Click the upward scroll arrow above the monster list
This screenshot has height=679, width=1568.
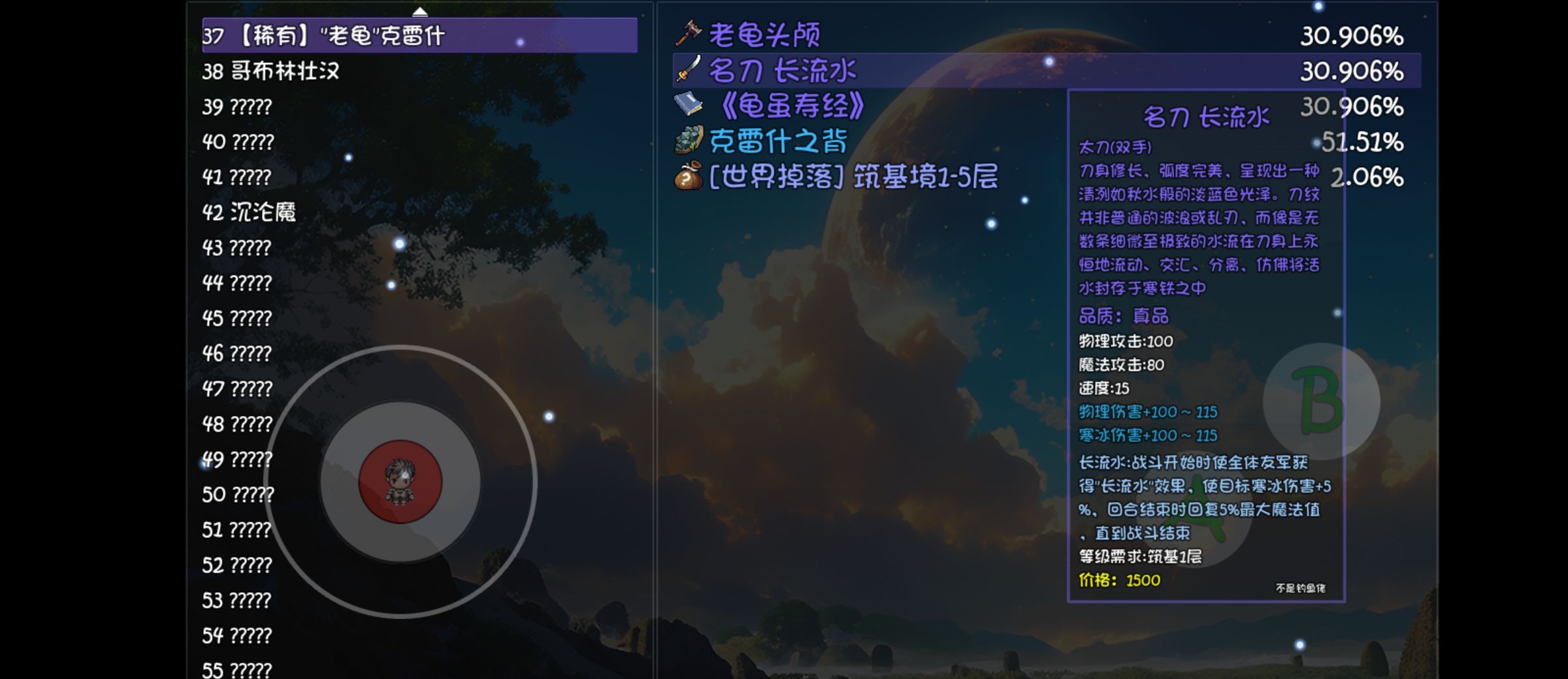(x=420, y=10)
